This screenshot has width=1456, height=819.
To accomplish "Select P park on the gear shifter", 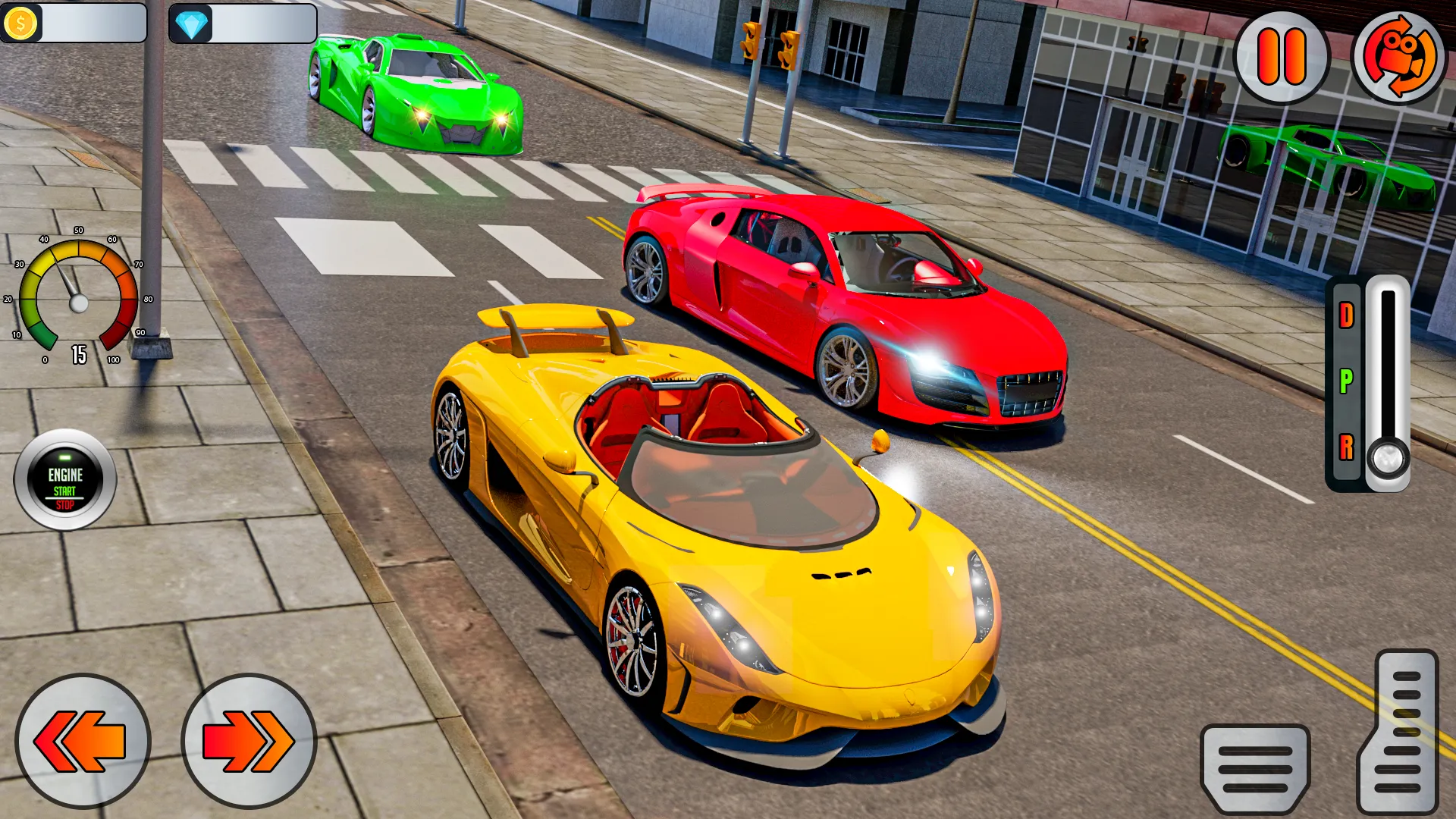I will 1346,379.
